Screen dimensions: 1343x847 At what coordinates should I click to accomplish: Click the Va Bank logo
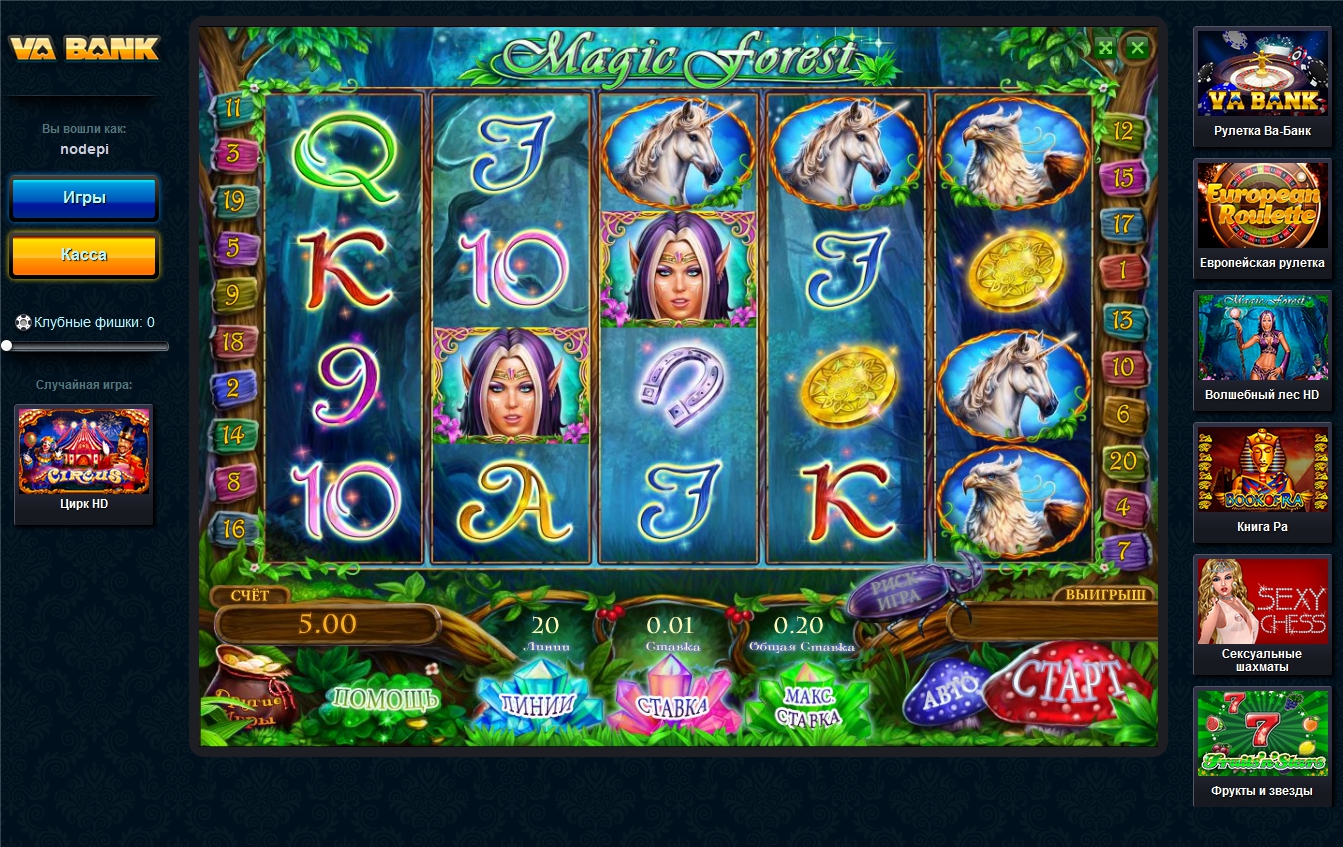coord(84,48)
